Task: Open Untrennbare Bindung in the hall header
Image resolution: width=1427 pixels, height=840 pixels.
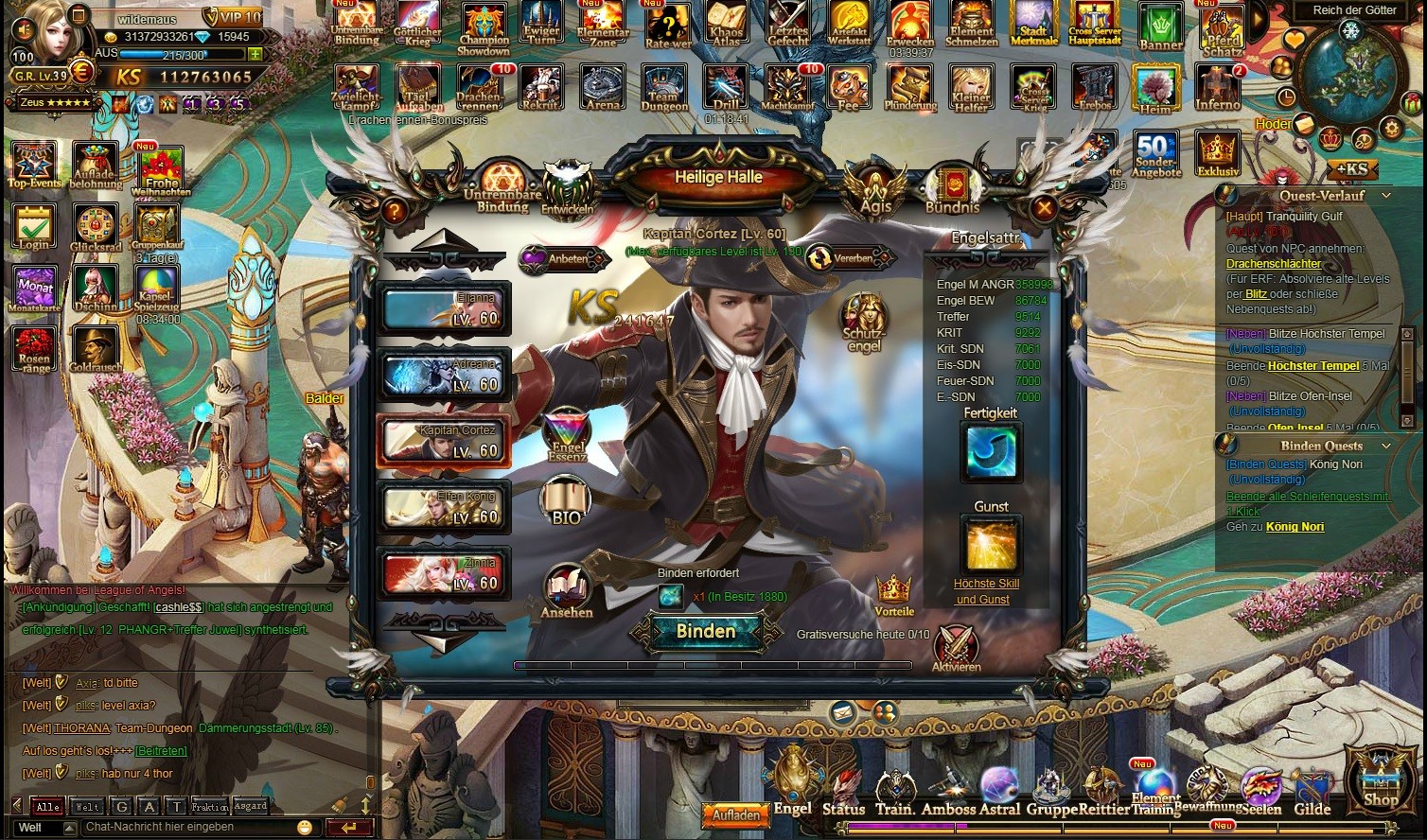Action: (502, 186)
